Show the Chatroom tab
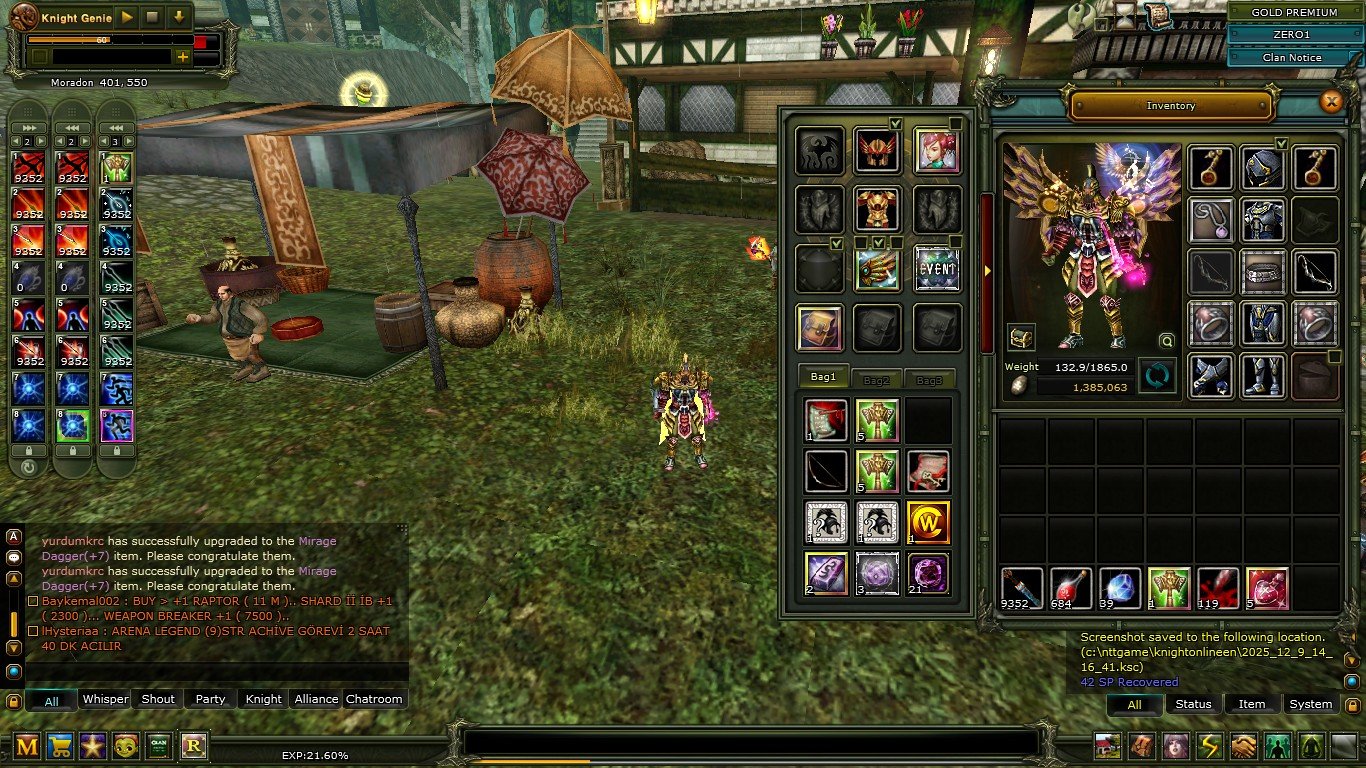This screenshot has width=1366, height=768. click(374, 699)
